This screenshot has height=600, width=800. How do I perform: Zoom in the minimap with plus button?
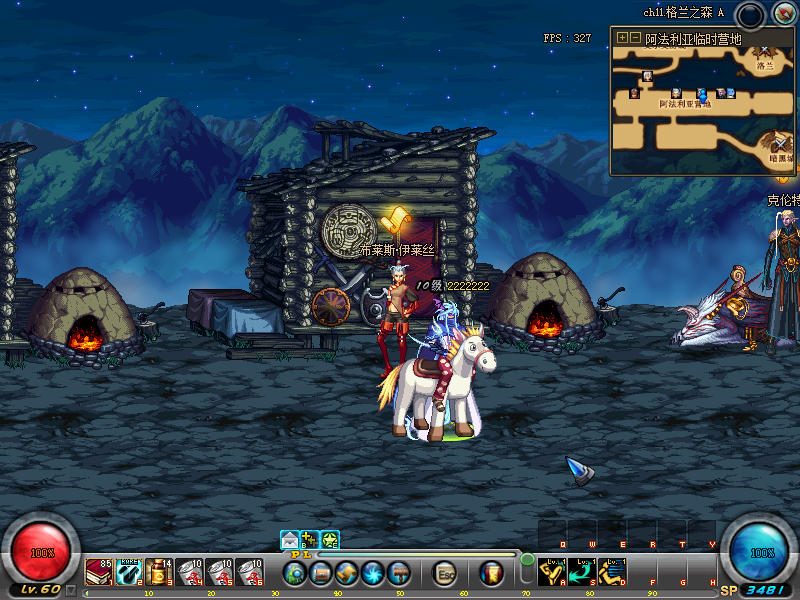coord(622,37)
